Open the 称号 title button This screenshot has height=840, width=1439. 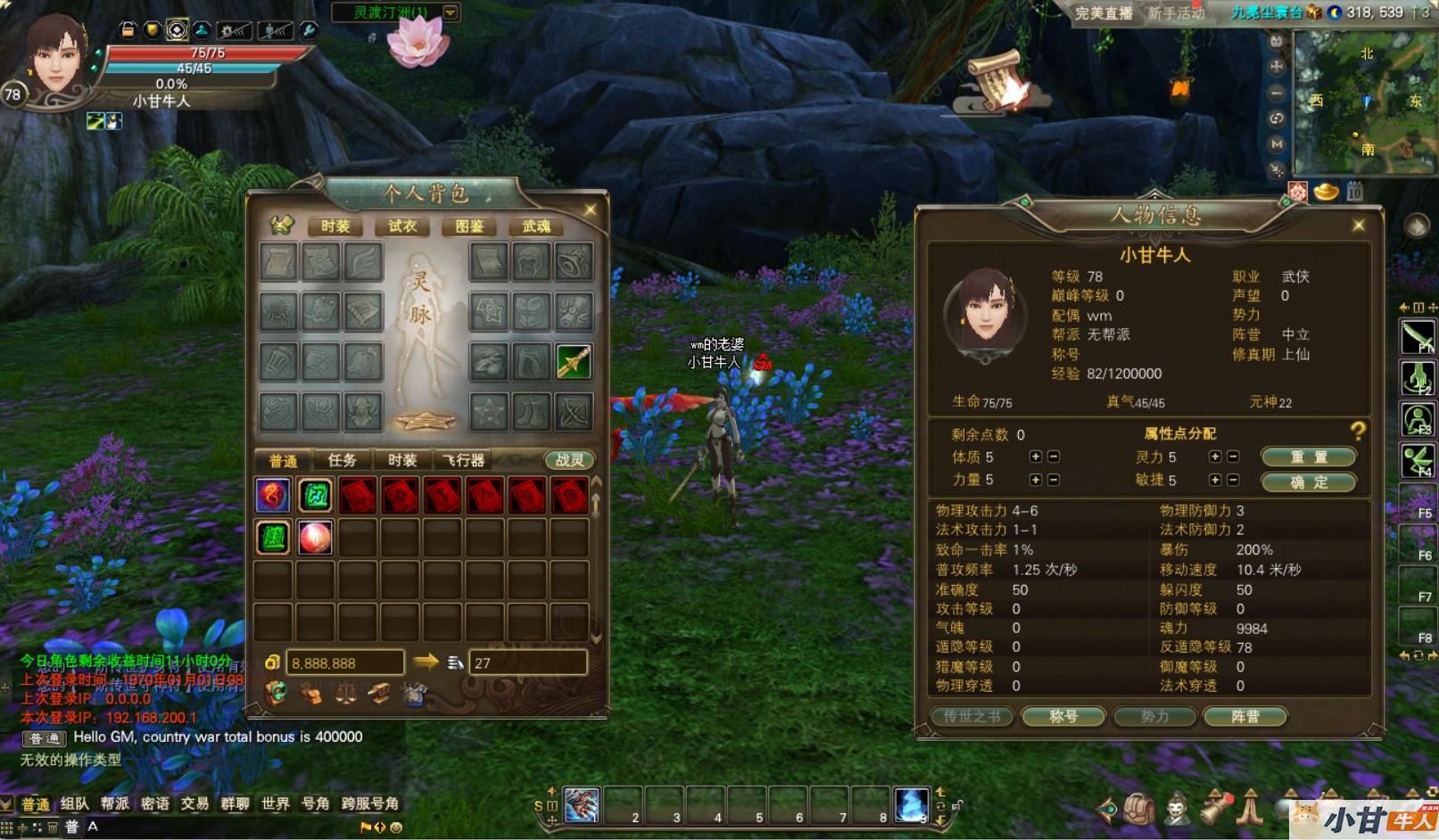[x=1063, y=716]
